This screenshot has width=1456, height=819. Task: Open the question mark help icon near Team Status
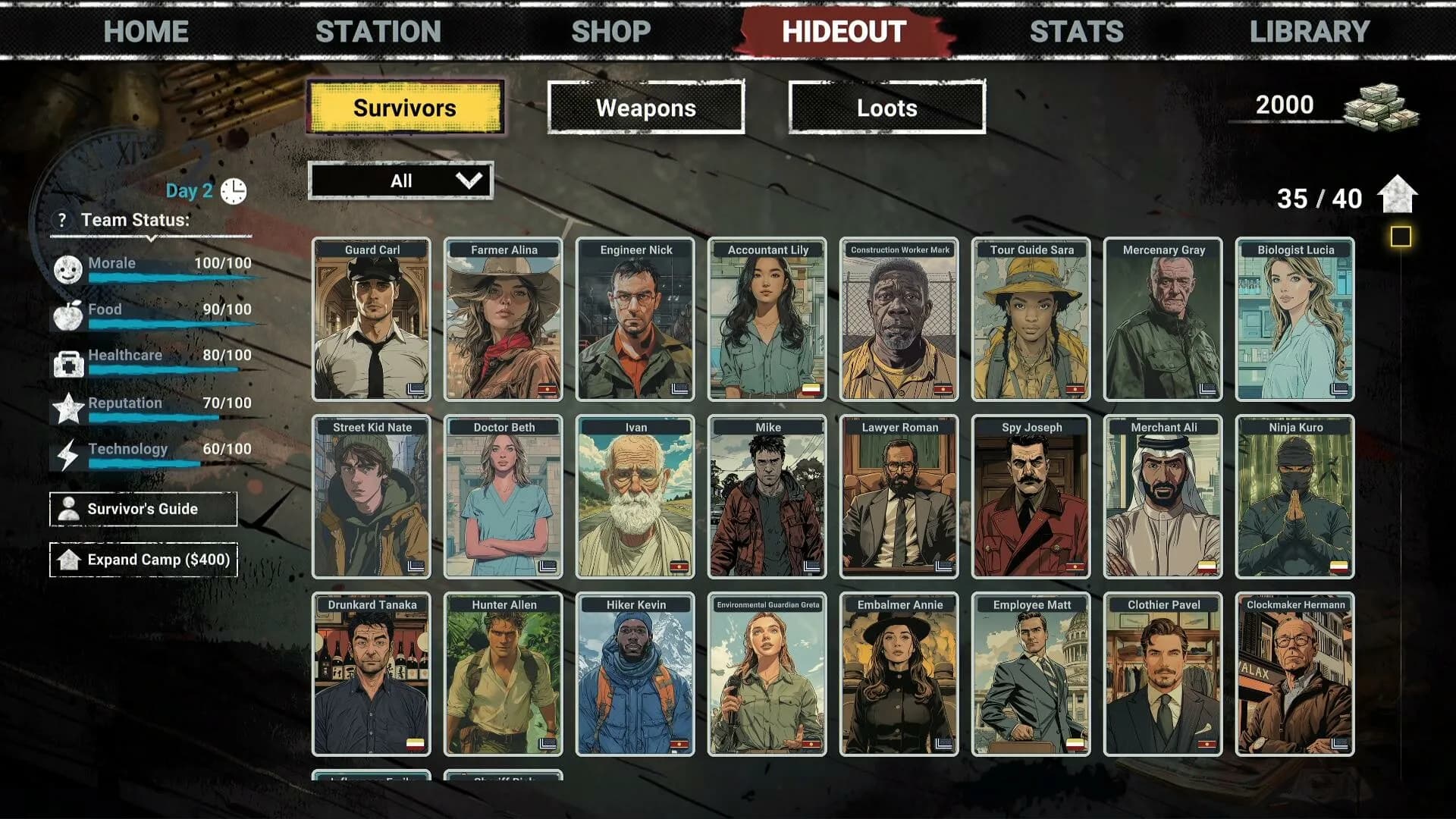click(x=62, y=221)
